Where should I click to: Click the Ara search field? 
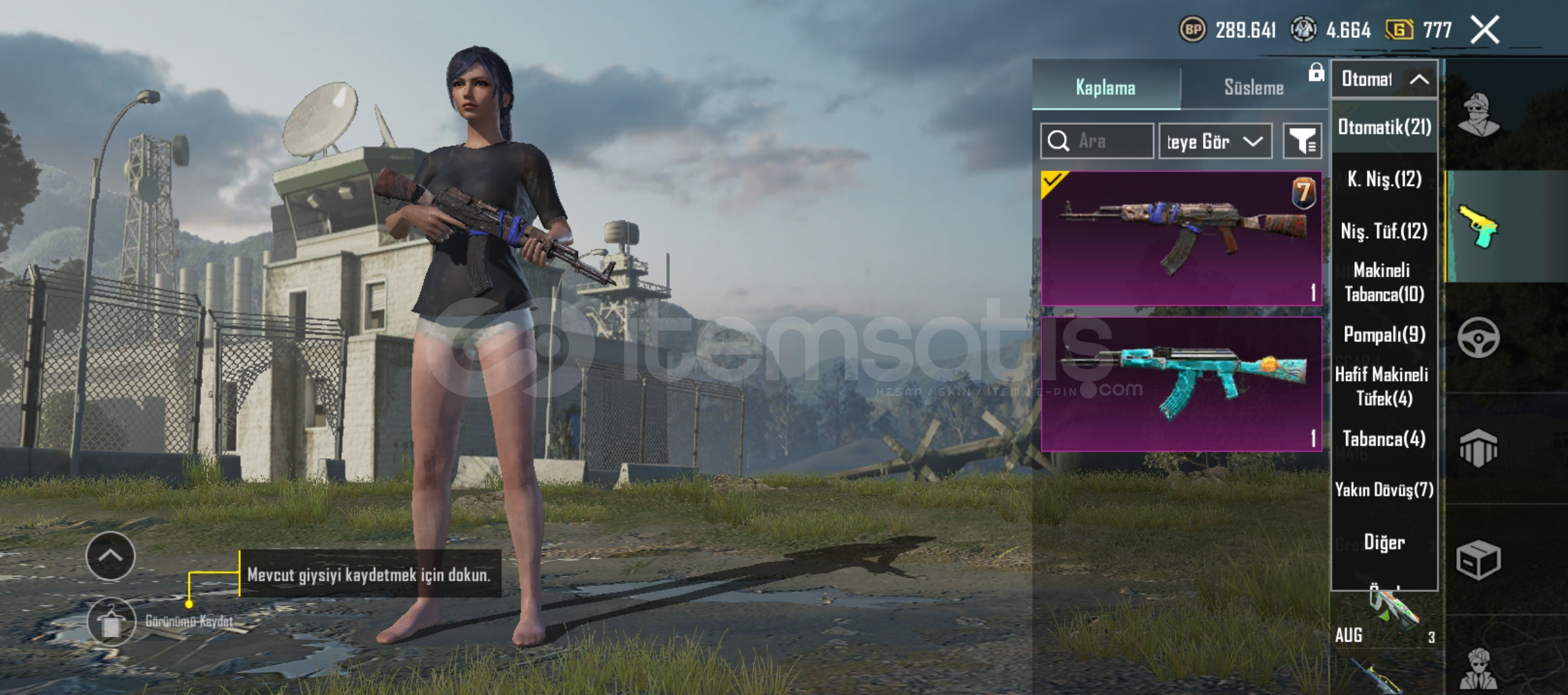pyautogui.click(x=1097, y=141)
